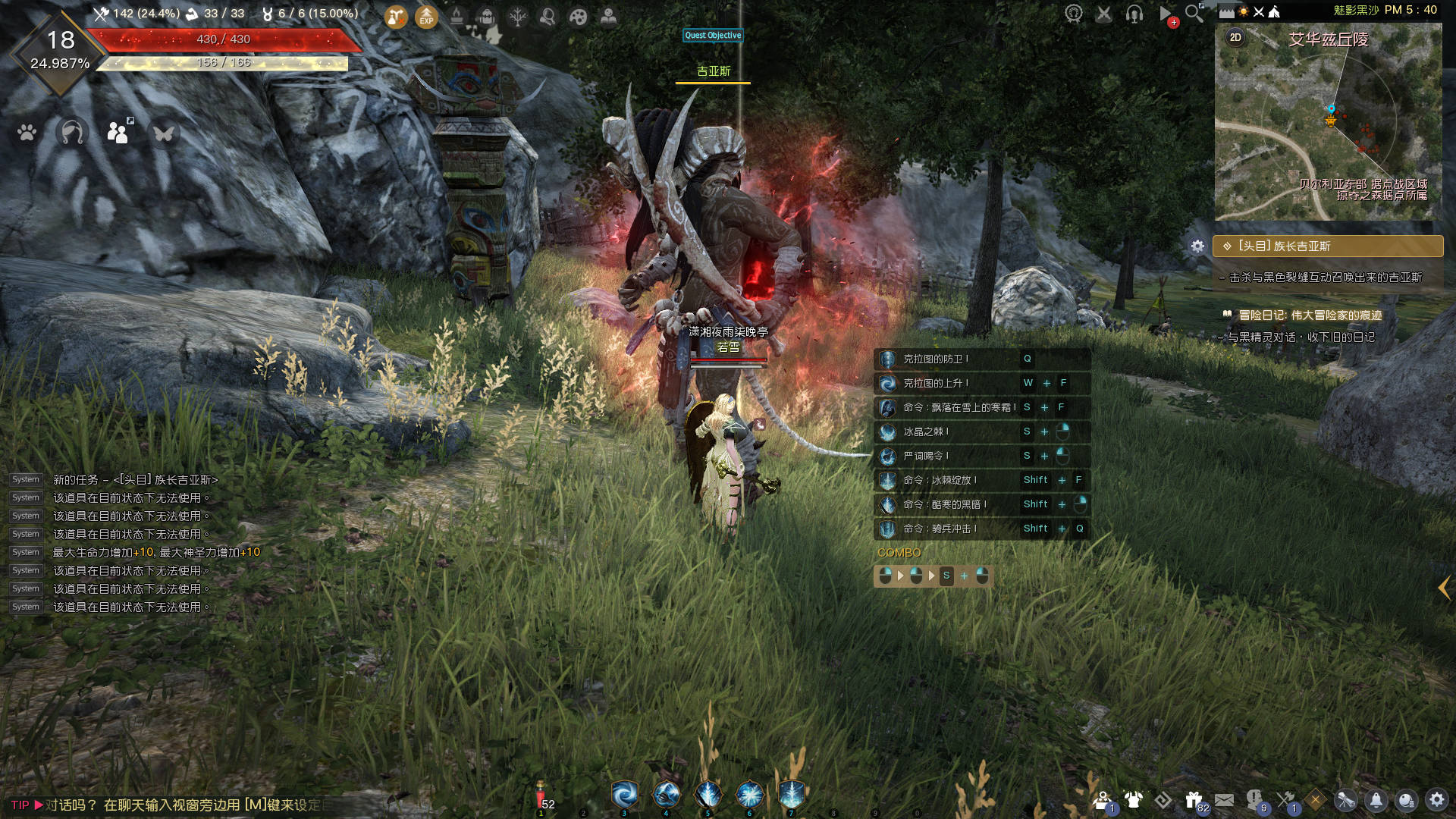The image size is (1456, 819).
Task: Open the magnifying glass search icon
Action: 1194,13
